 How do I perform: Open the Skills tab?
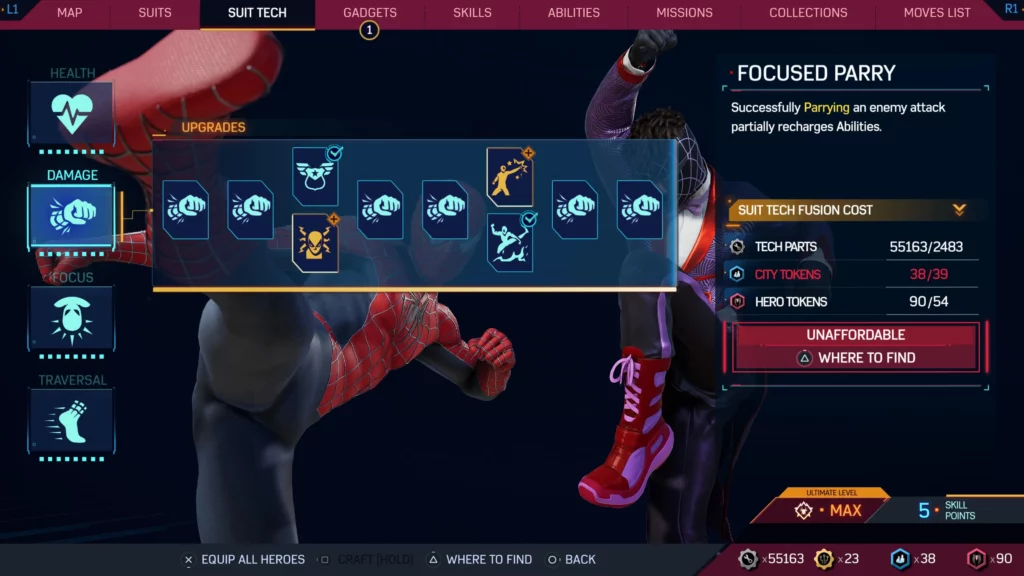click(472, 13)
